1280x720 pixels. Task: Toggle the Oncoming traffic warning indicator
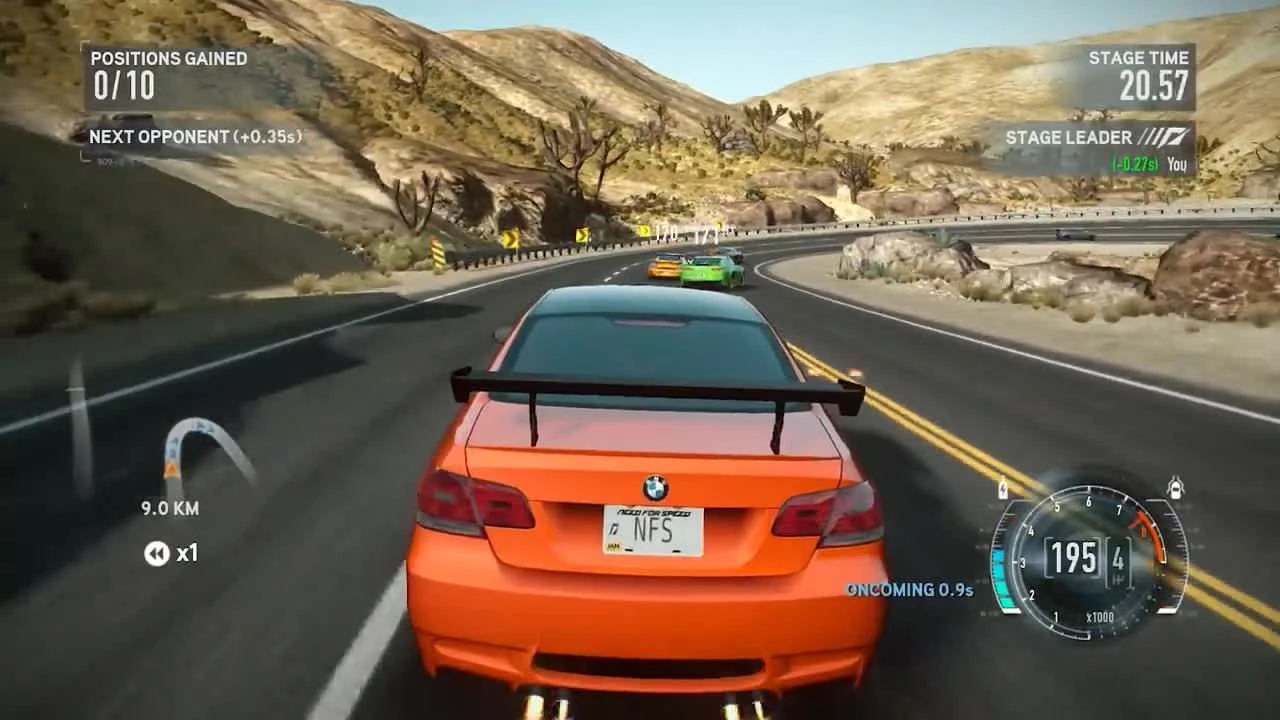[912, 591]
